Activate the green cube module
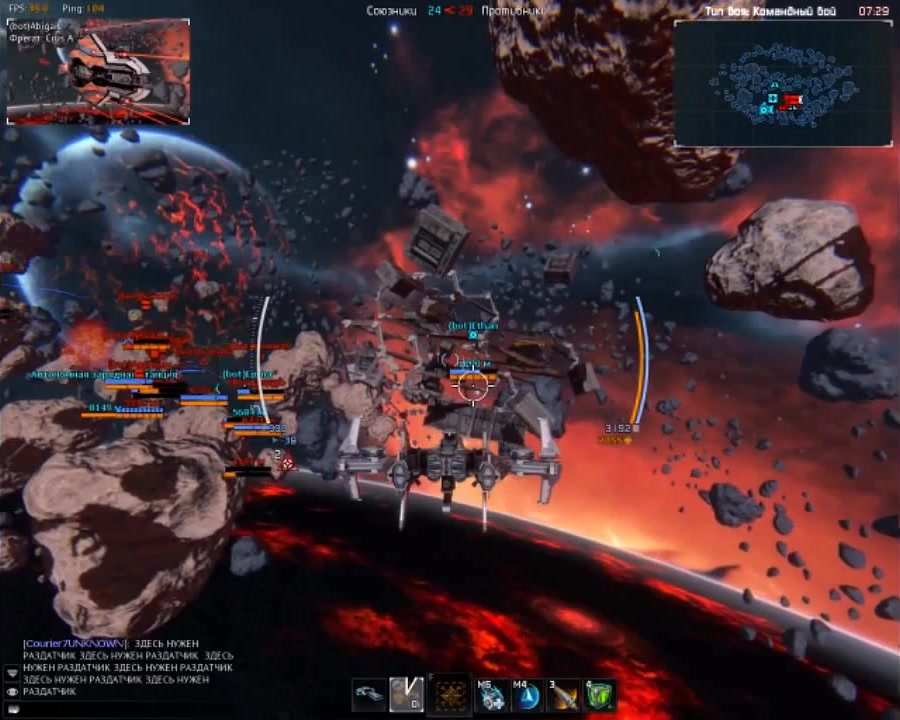900x720 pixels. tap(599, 695)
